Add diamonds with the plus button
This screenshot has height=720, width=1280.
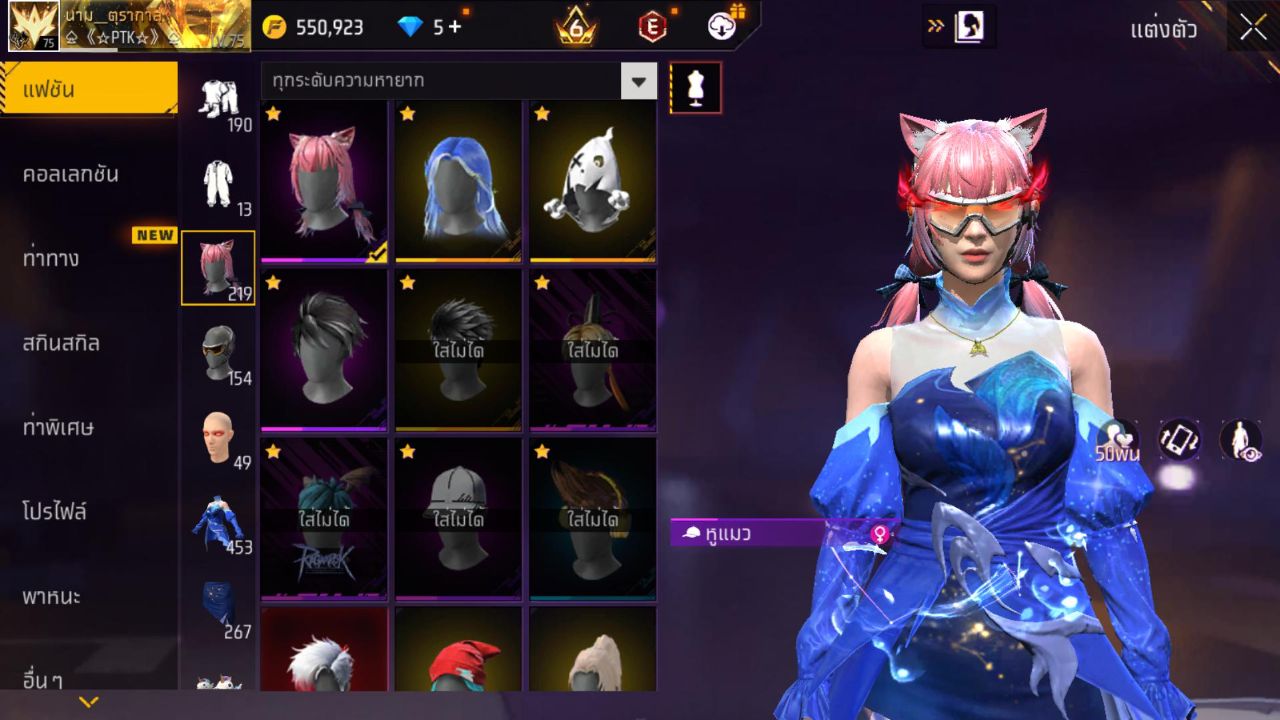click(455, 27)
